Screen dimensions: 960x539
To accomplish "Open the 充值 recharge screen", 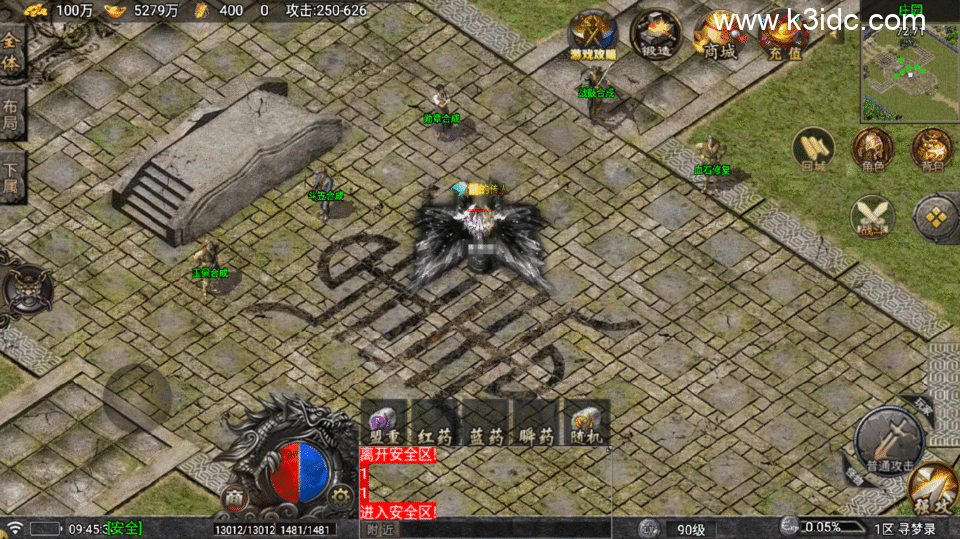I will [784, 35].
